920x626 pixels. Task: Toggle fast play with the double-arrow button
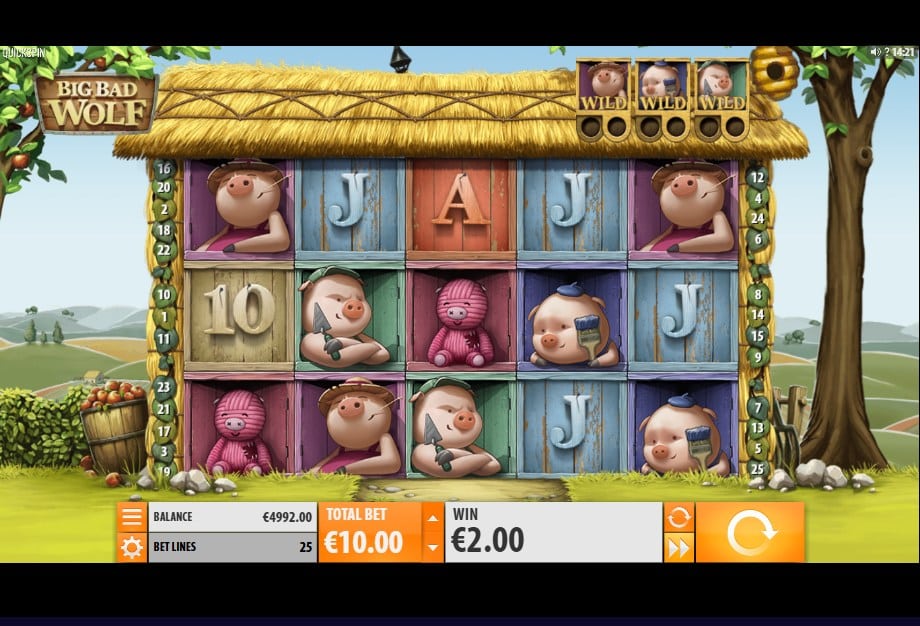[x=679, y=547]
